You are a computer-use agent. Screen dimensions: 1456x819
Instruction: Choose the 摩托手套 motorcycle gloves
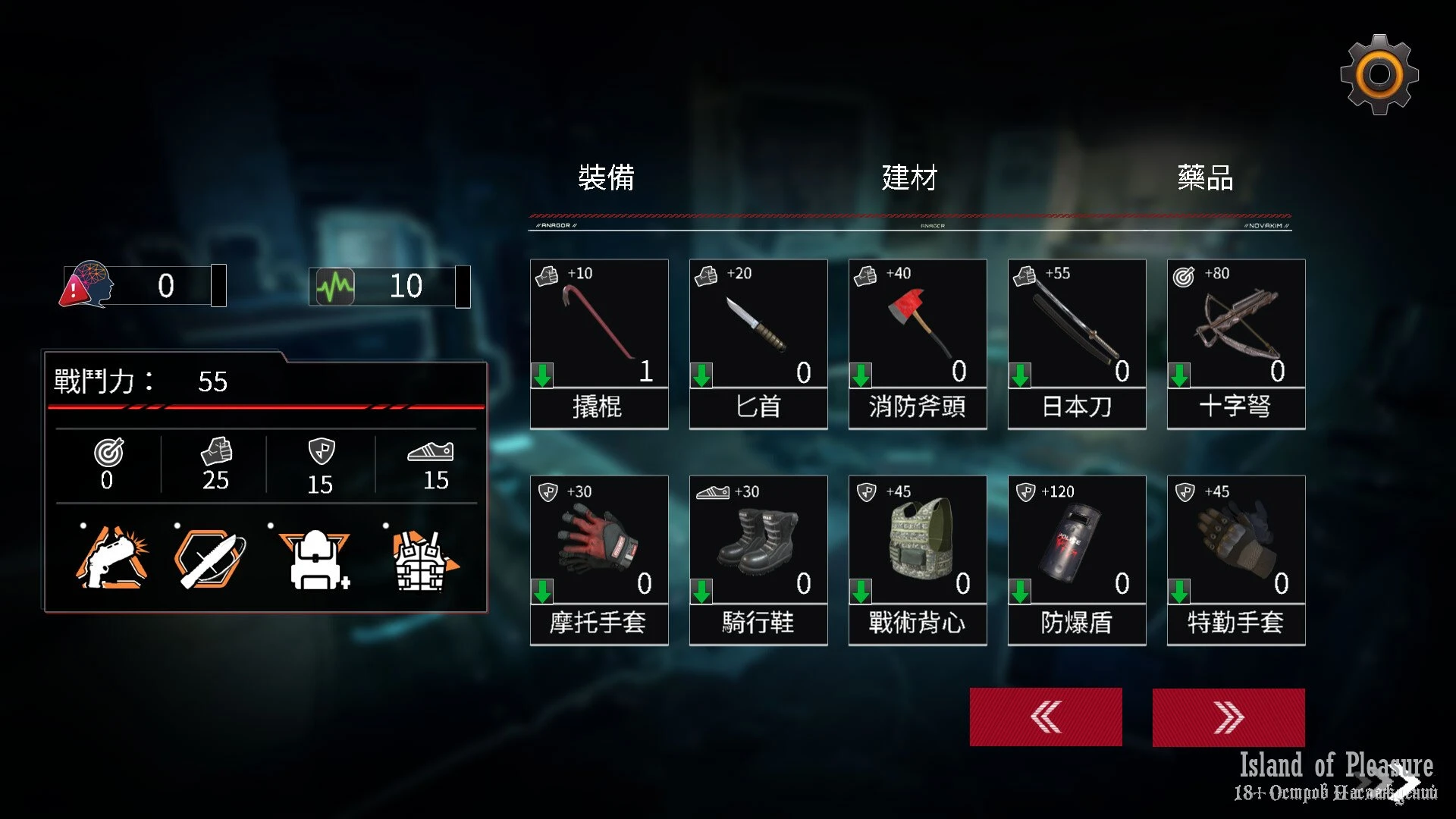pos(599,560)
